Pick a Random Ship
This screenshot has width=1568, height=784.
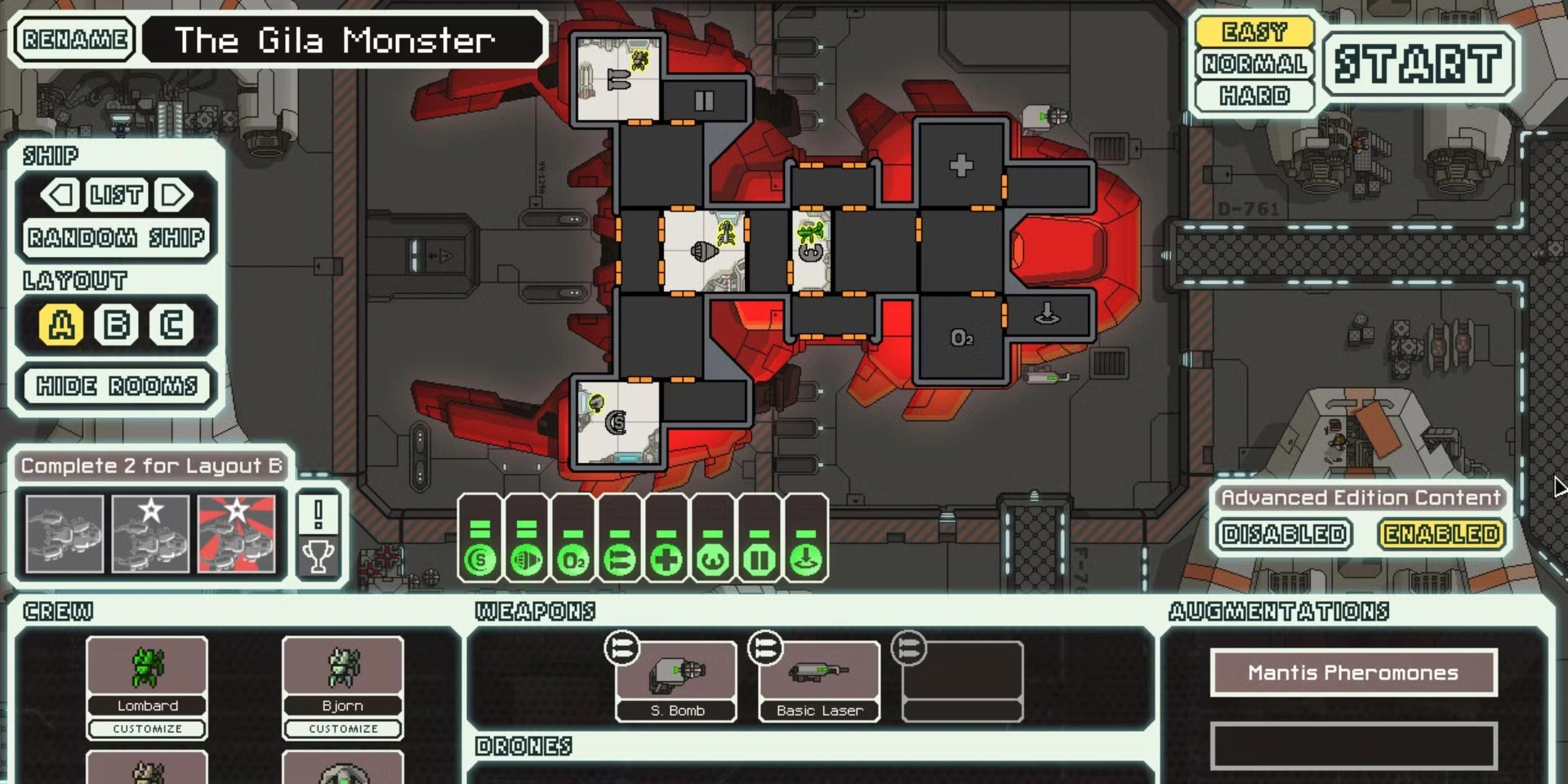tap(117, 238)
